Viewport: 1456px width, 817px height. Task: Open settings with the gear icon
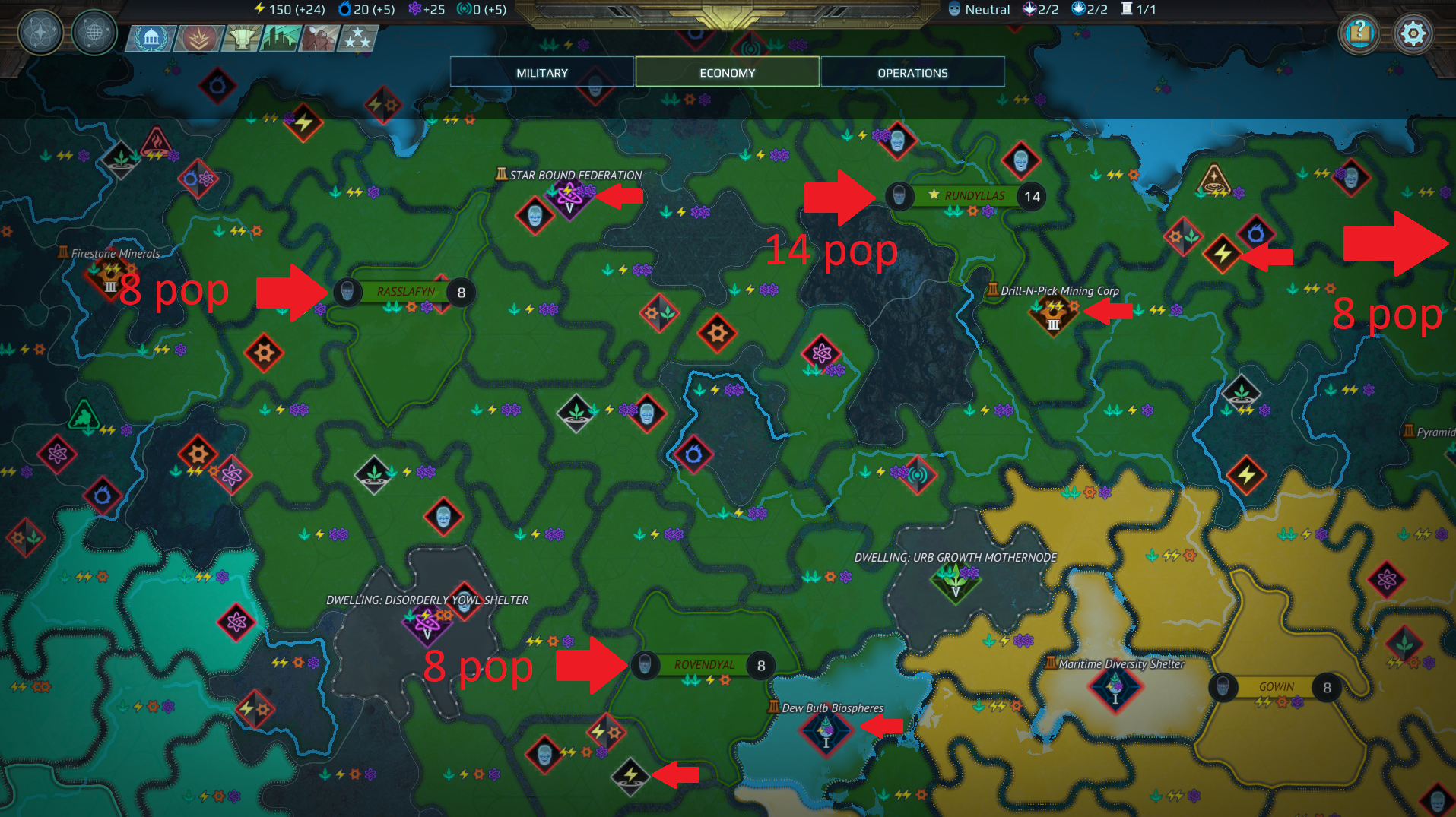click(1413, 33)
